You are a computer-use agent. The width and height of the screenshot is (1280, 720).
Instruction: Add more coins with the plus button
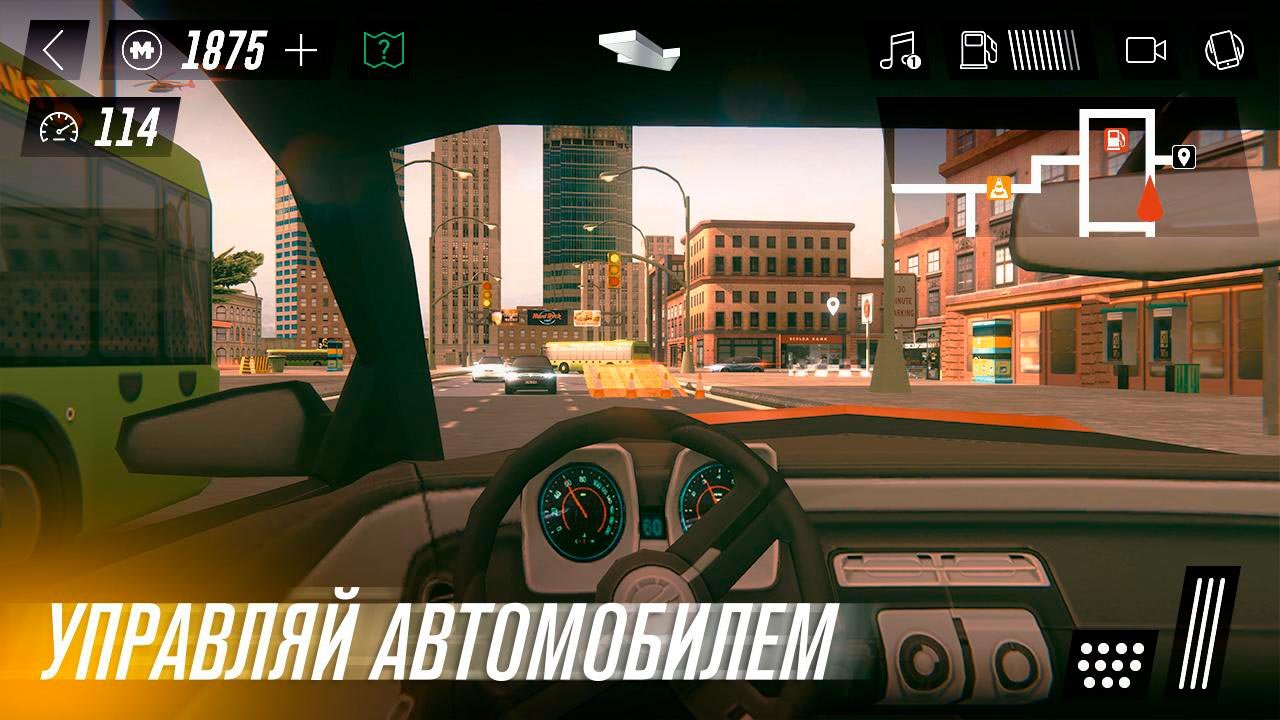click(x=300, y=50)
